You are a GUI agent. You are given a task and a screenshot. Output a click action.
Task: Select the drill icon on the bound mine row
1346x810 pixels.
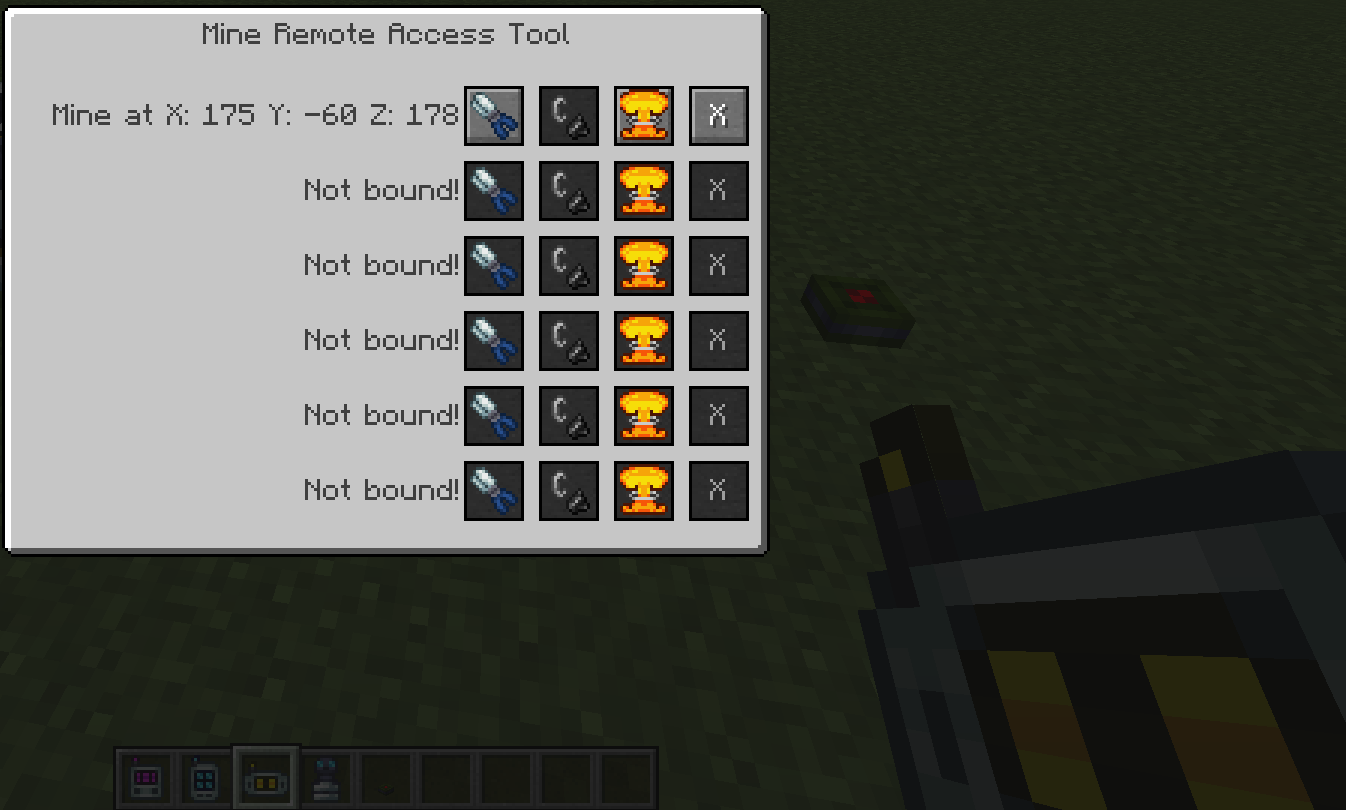(494, 115)
